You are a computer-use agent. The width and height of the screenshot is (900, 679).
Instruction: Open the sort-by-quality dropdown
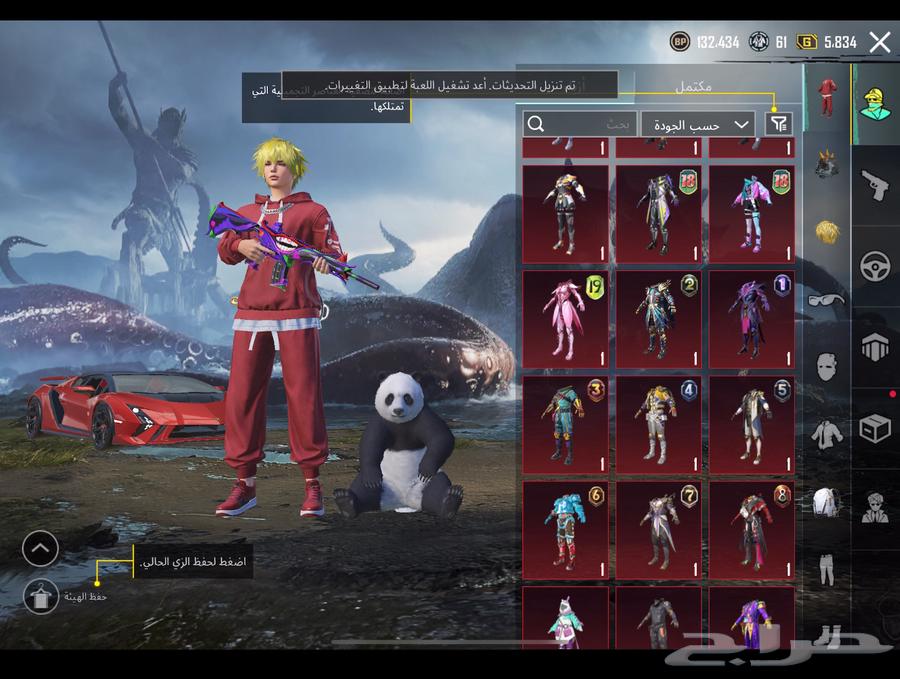coord(697,124)
